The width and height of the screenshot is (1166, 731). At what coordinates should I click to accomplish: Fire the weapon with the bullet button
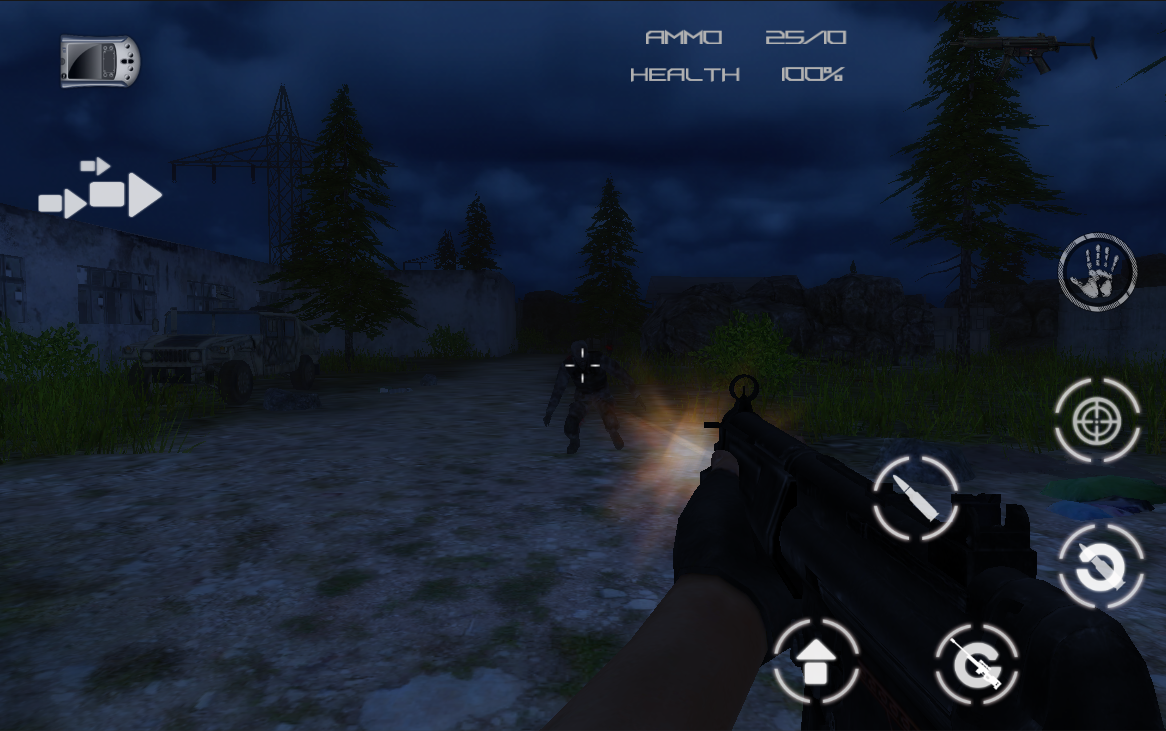pos(916,498)
